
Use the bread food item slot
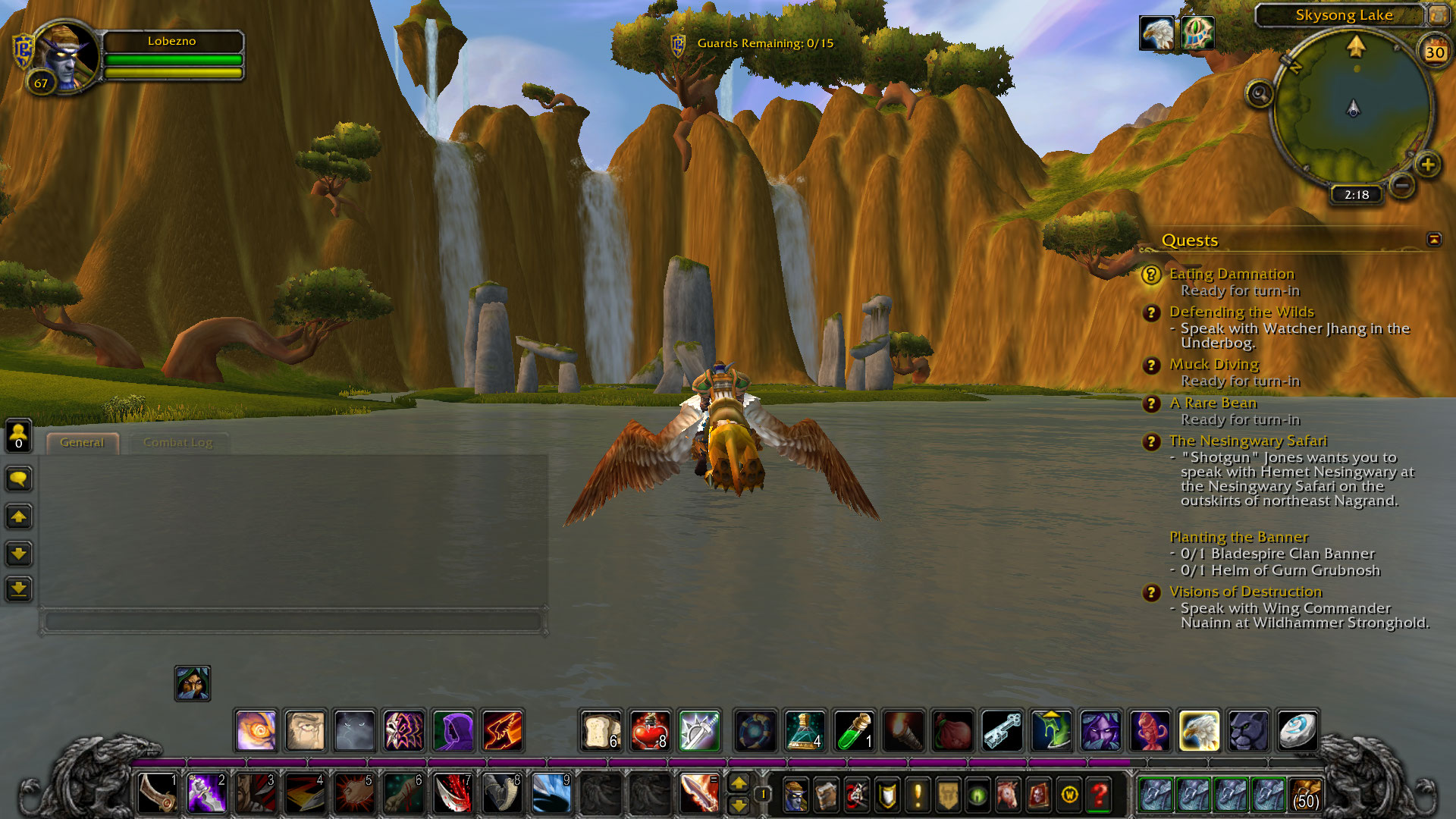coord(601,731)
